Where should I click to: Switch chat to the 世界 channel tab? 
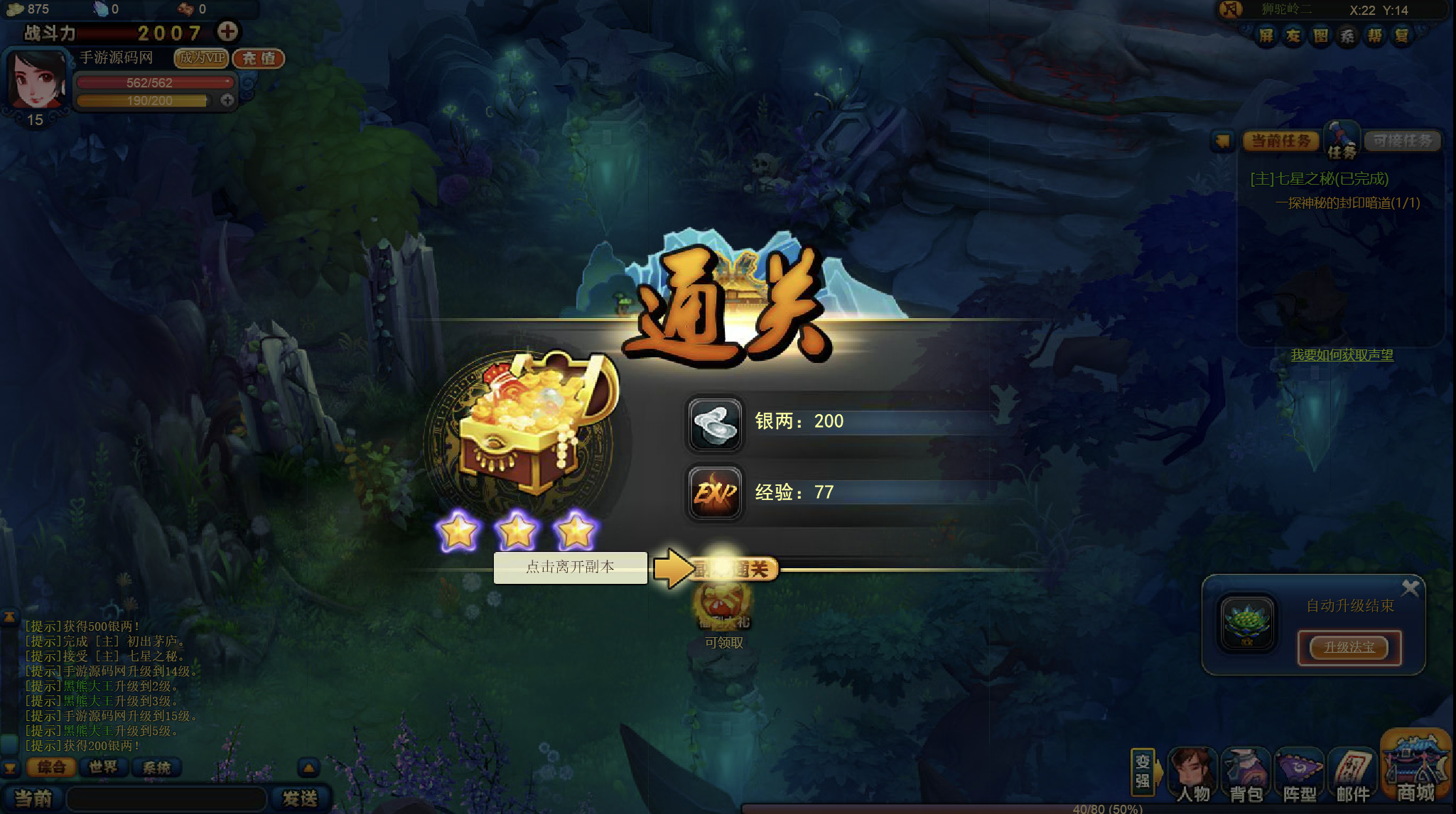pos(104,767)
